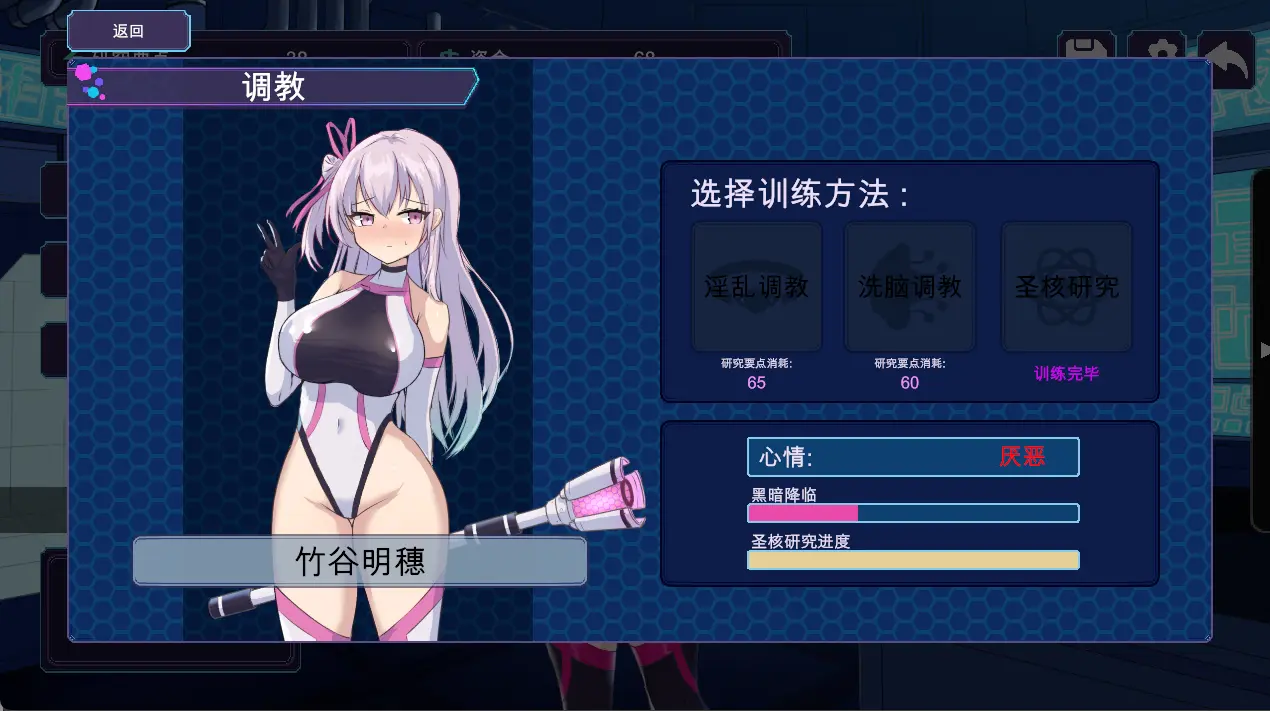
Task: Open the save floppy disk icon
Action: [x=1086, y=50]
